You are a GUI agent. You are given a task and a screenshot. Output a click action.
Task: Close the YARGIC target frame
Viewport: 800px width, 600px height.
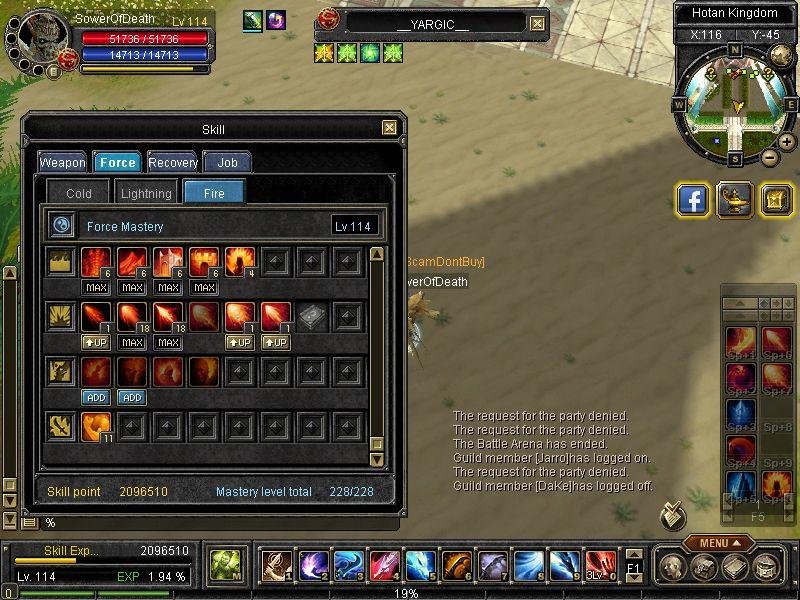click(x=537, y=23)
